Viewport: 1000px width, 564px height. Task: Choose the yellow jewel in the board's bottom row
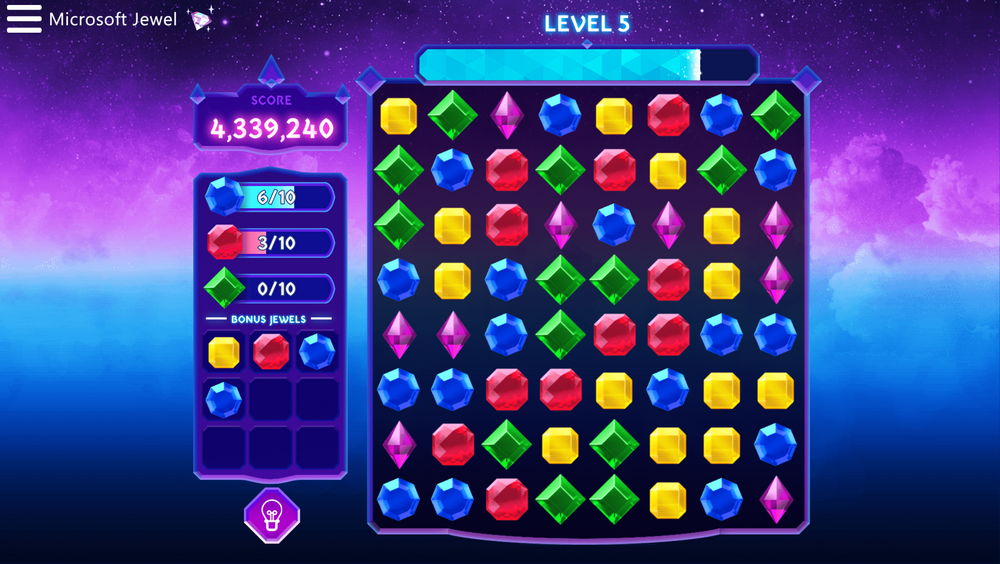(668, 498)
